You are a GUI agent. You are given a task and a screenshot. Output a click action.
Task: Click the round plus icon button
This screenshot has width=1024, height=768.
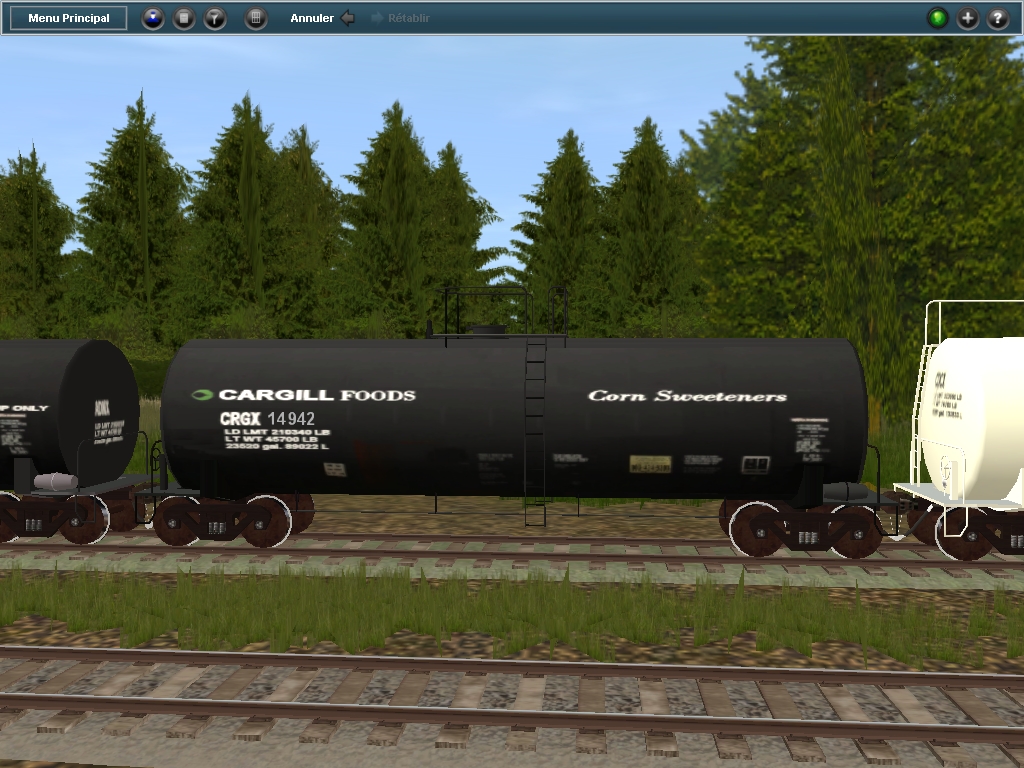pyautogui.click(x=967, y=18)
